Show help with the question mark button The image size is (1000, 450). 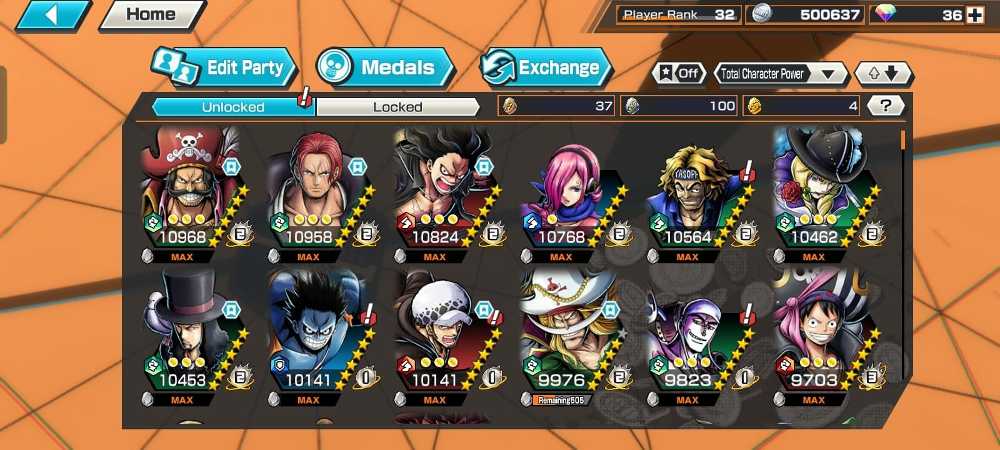[x=886, y=105]
